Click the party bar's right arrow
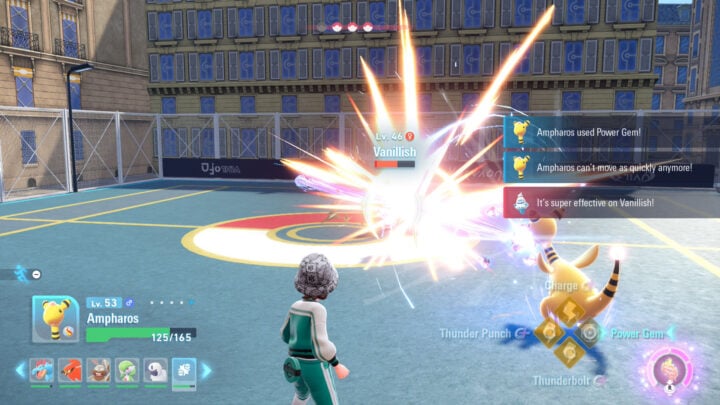 (207, 371)
